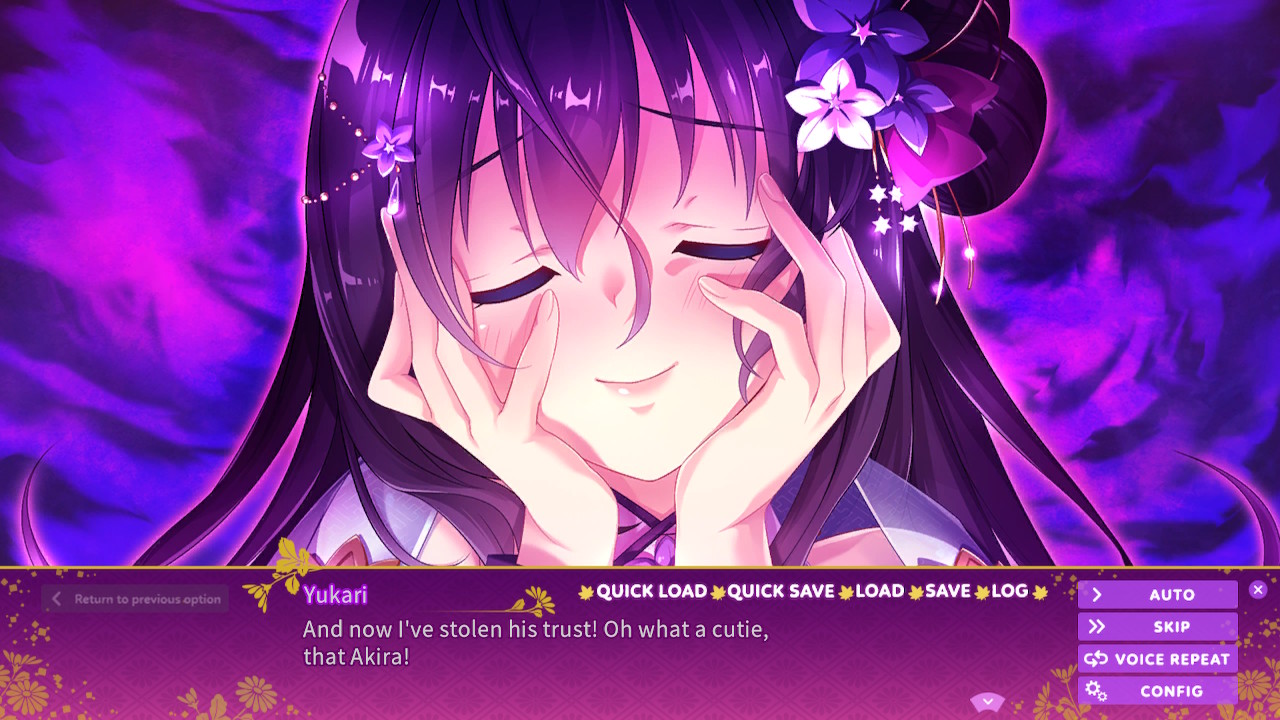
Task: Click the gold leaf icon beside QUICK LOAD
Action: (585, 592)
